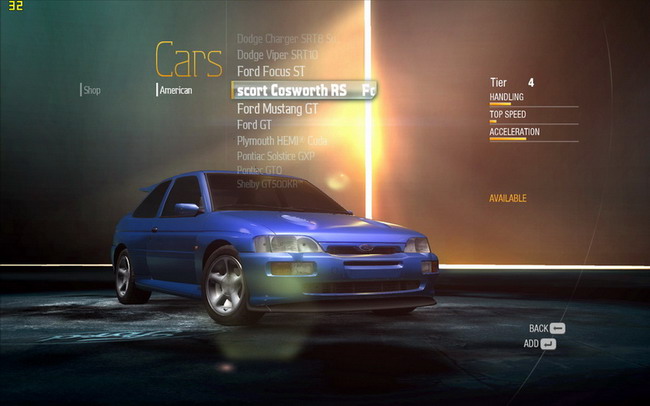Choose the Ford Mustang GT
The image size is (650, 406).
click(x=277, y=108)
